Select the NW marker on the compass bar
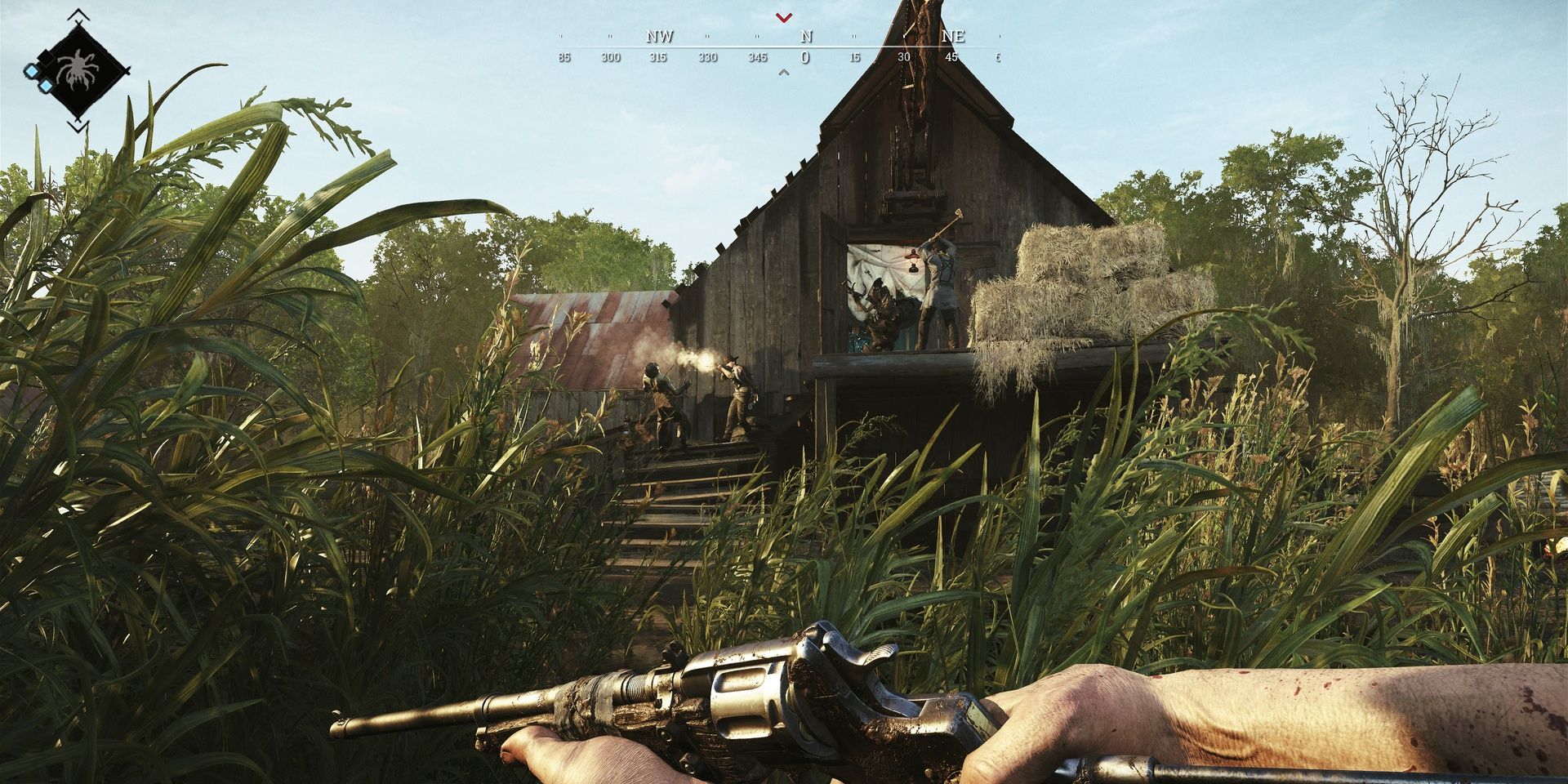The height and width of the screenshot is (784, 1568). point(660,36)
